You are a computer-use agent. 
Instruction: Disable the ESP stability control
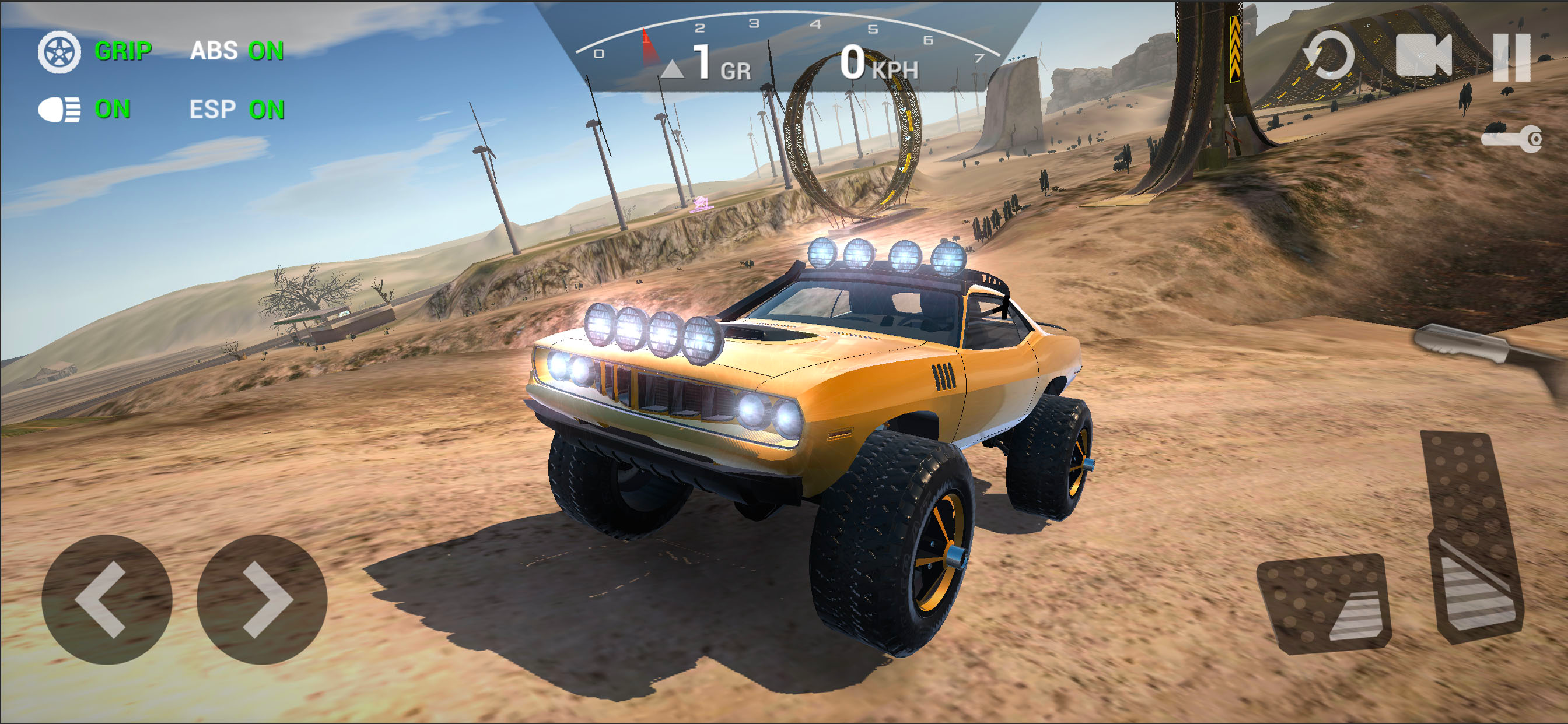click(x=237, y=110)
